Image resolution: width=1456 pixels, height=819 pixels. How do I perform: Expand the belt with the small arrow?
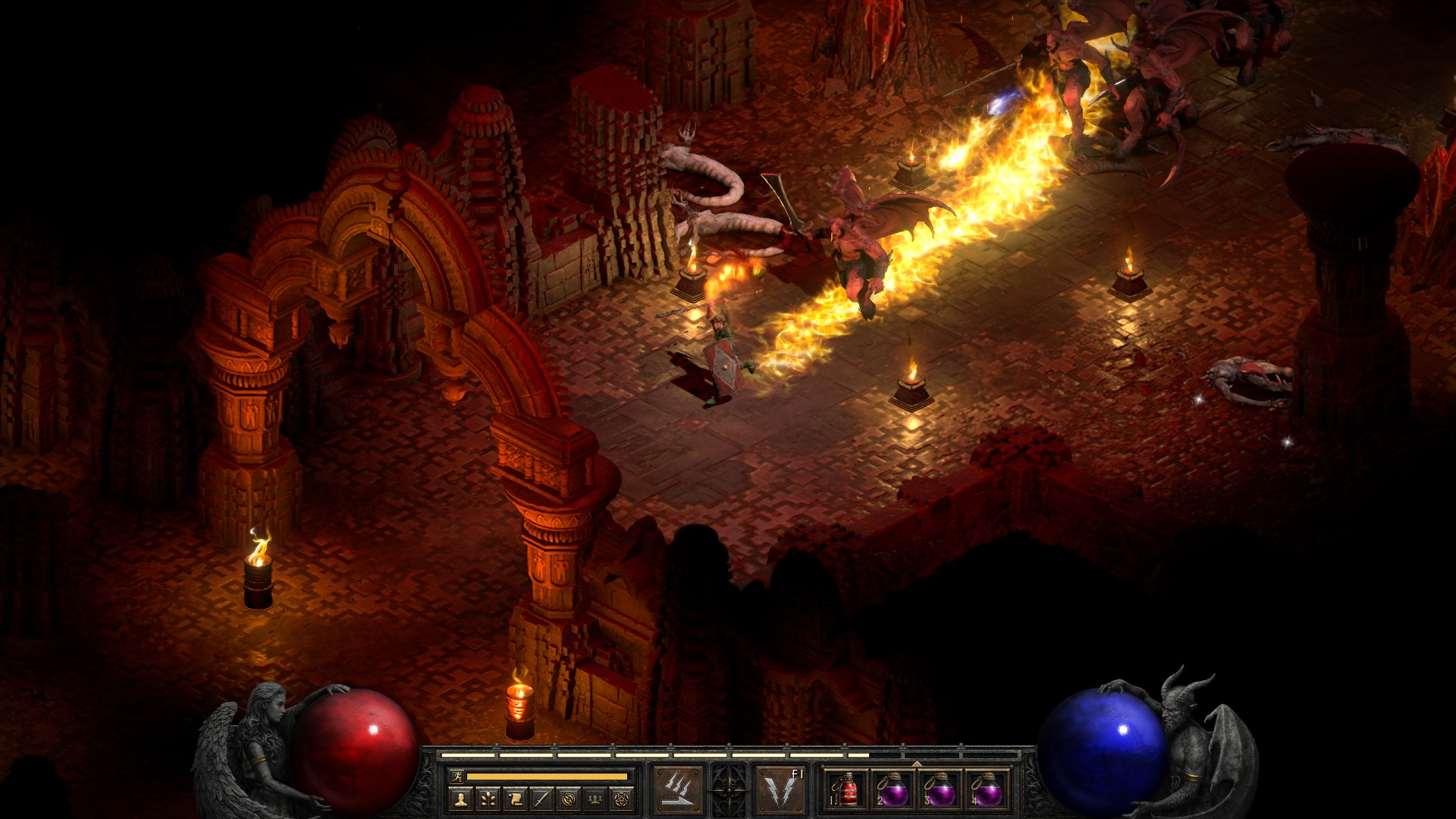click(x=917, y=763)
